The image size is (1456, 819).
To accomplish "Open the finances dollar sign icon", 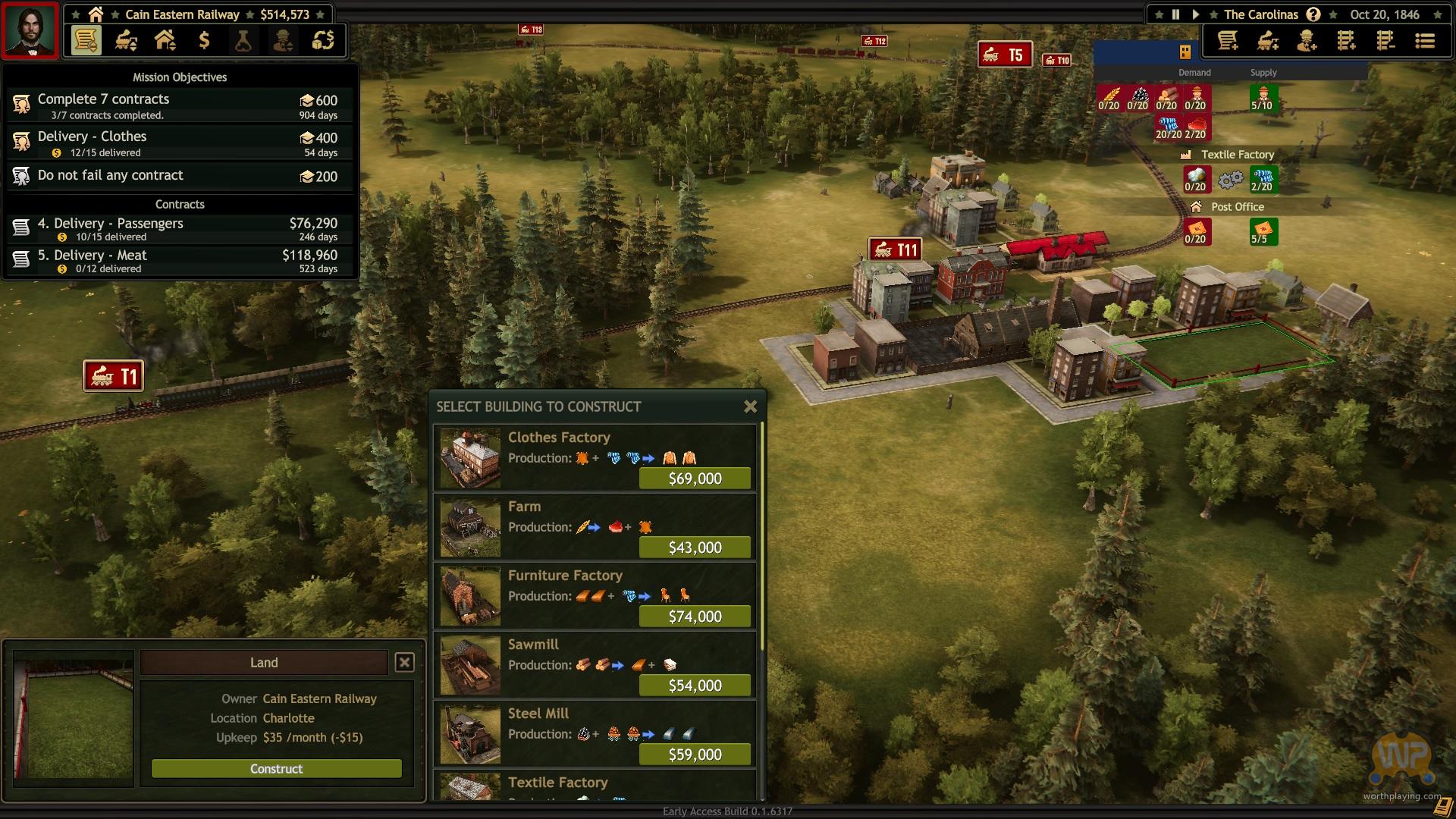I will point(204,40).
